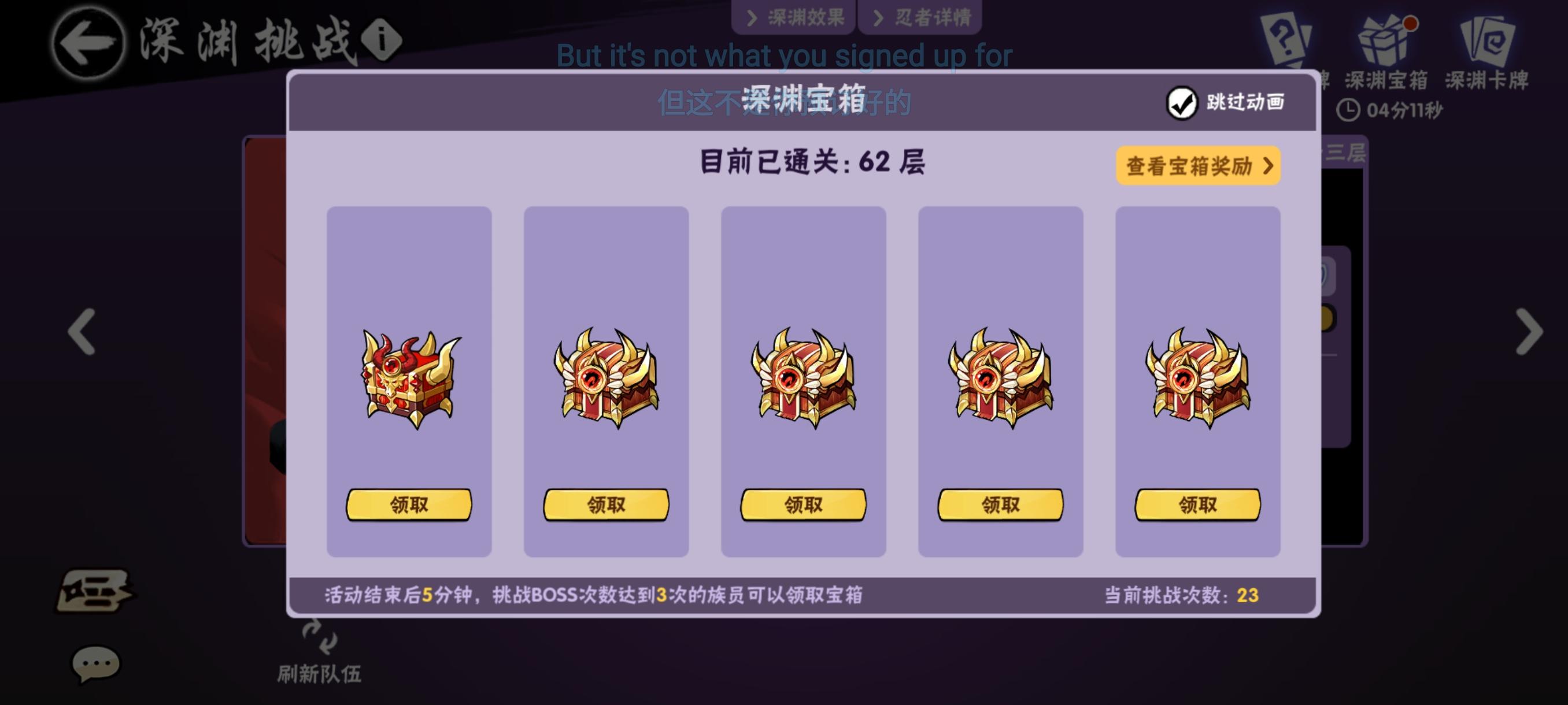Open the info icon next to 深渊挑战 title
The height and width of the screenshot is (705, 1568).
pyautogui.click(x=380, y=38)
